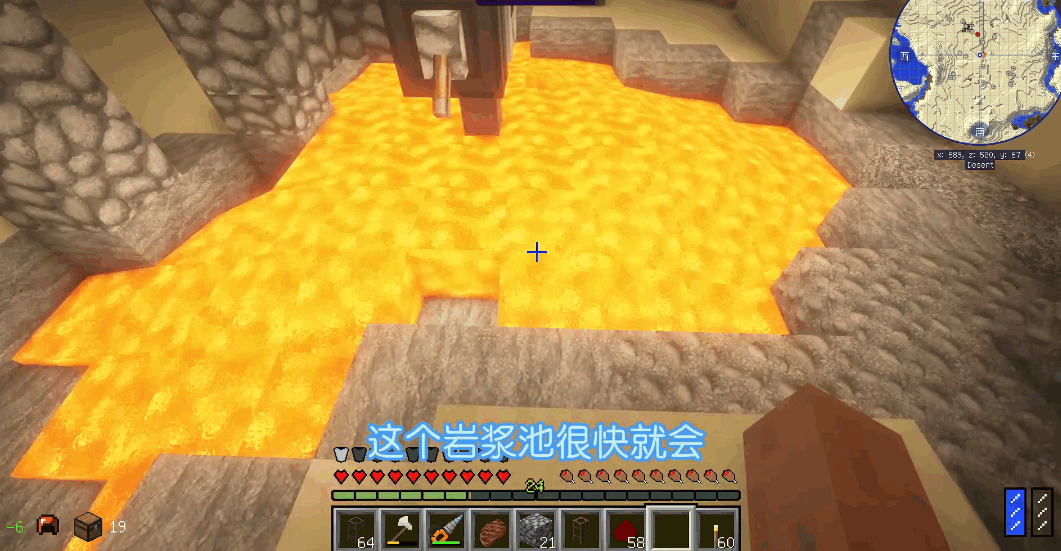Select the white-headed axe tool slot
Image resolution: width=1061 pixels, height=551 pixels.
pyautogui.click(x=399, y=529)
